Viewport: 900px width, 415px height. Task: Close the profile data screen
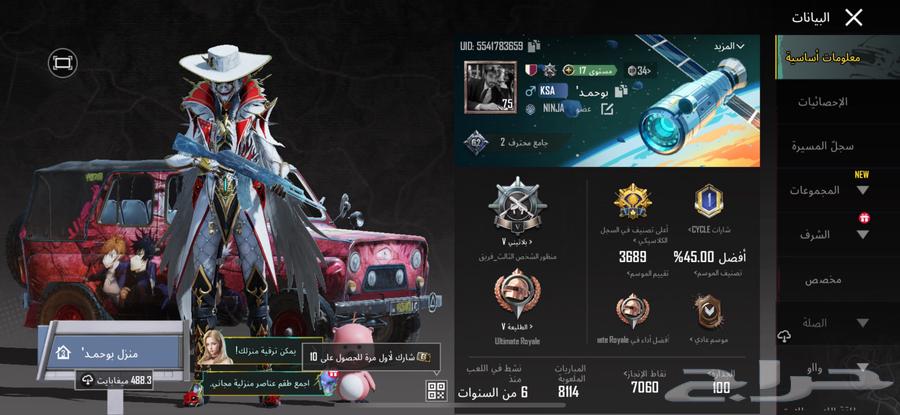pyautogui.click(x=853, y=17)
